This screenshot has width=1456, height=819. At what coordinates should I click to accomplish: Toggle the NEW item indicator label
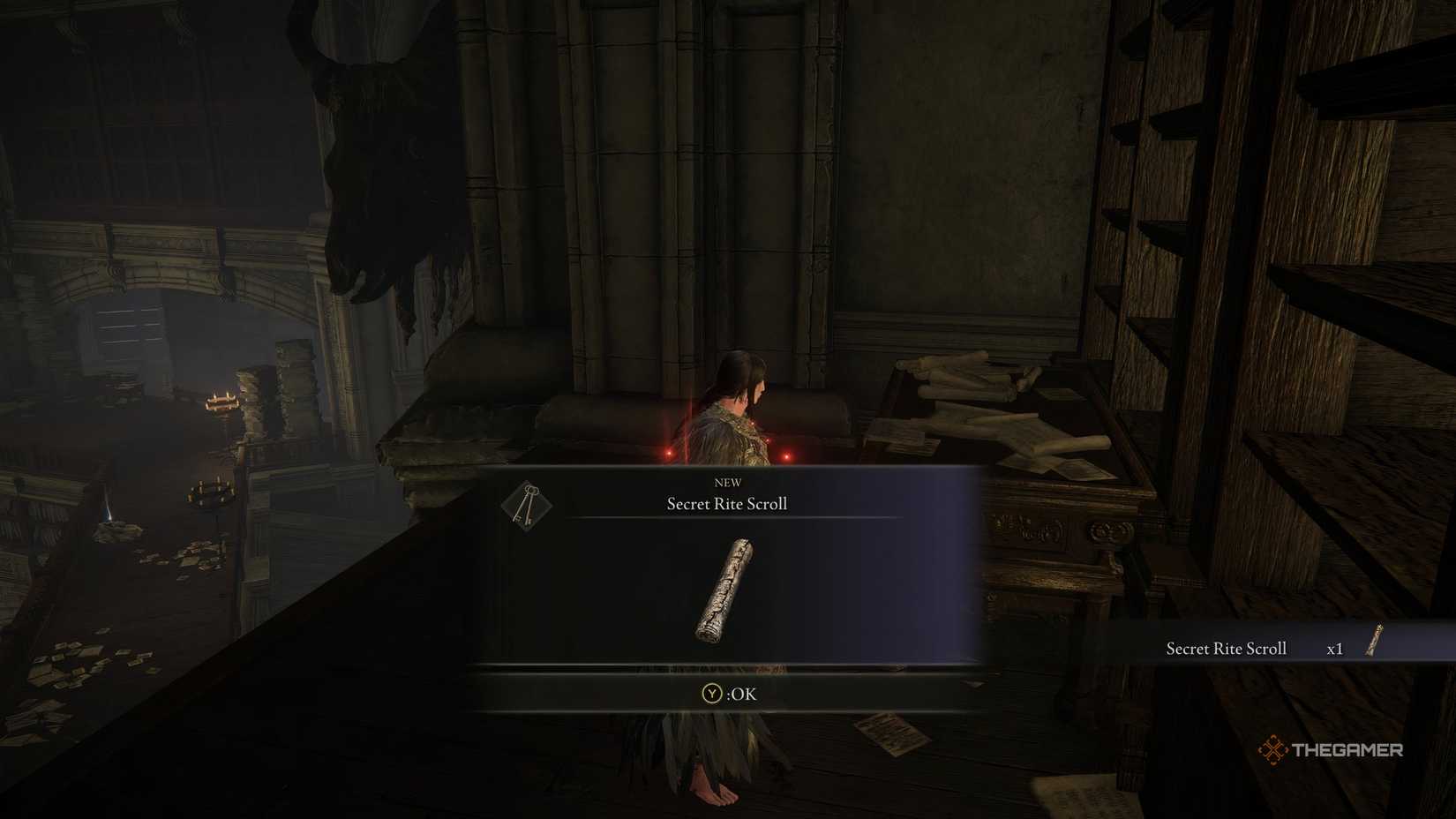[726, 482]
